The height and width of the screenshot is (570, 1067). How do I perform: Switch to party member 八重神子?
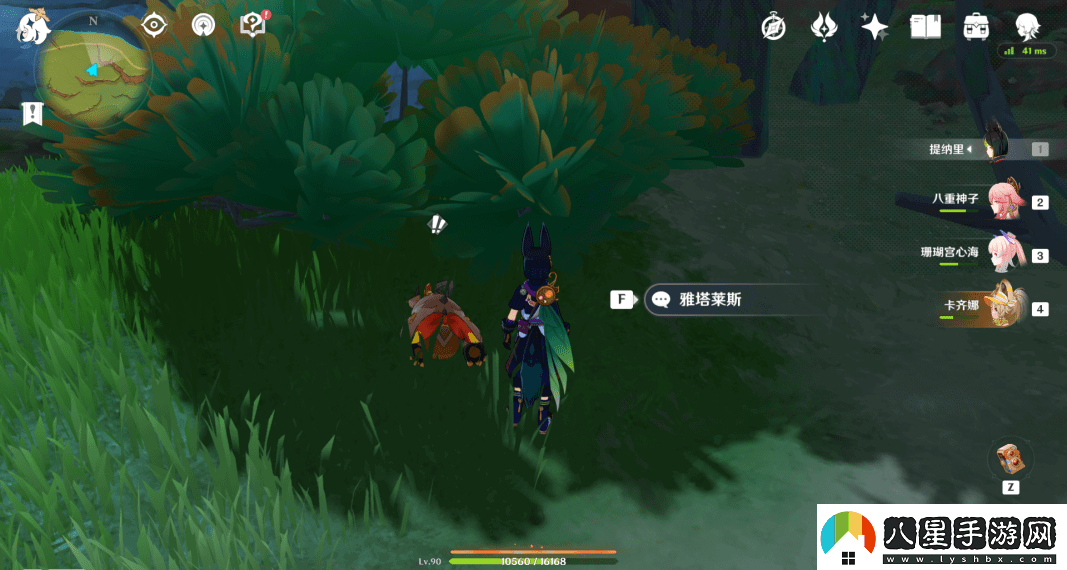[x=1003, y=201]
